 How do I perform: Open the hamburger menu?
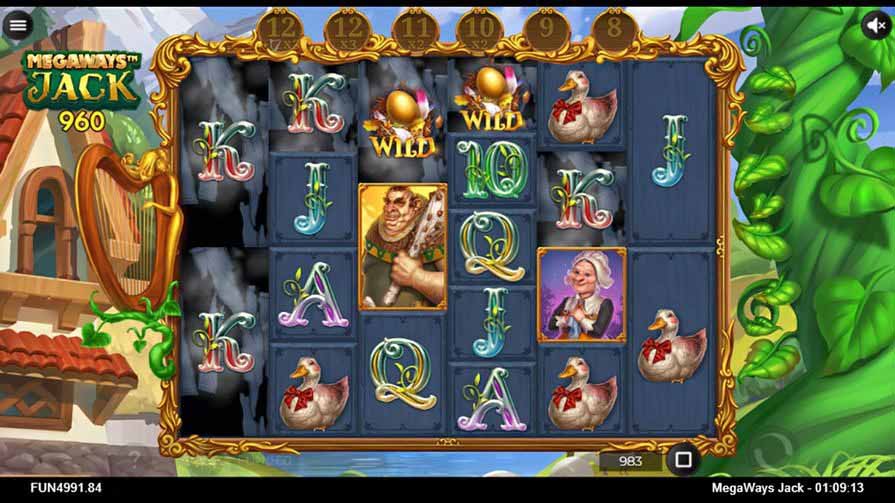click(x=17, y=26)
